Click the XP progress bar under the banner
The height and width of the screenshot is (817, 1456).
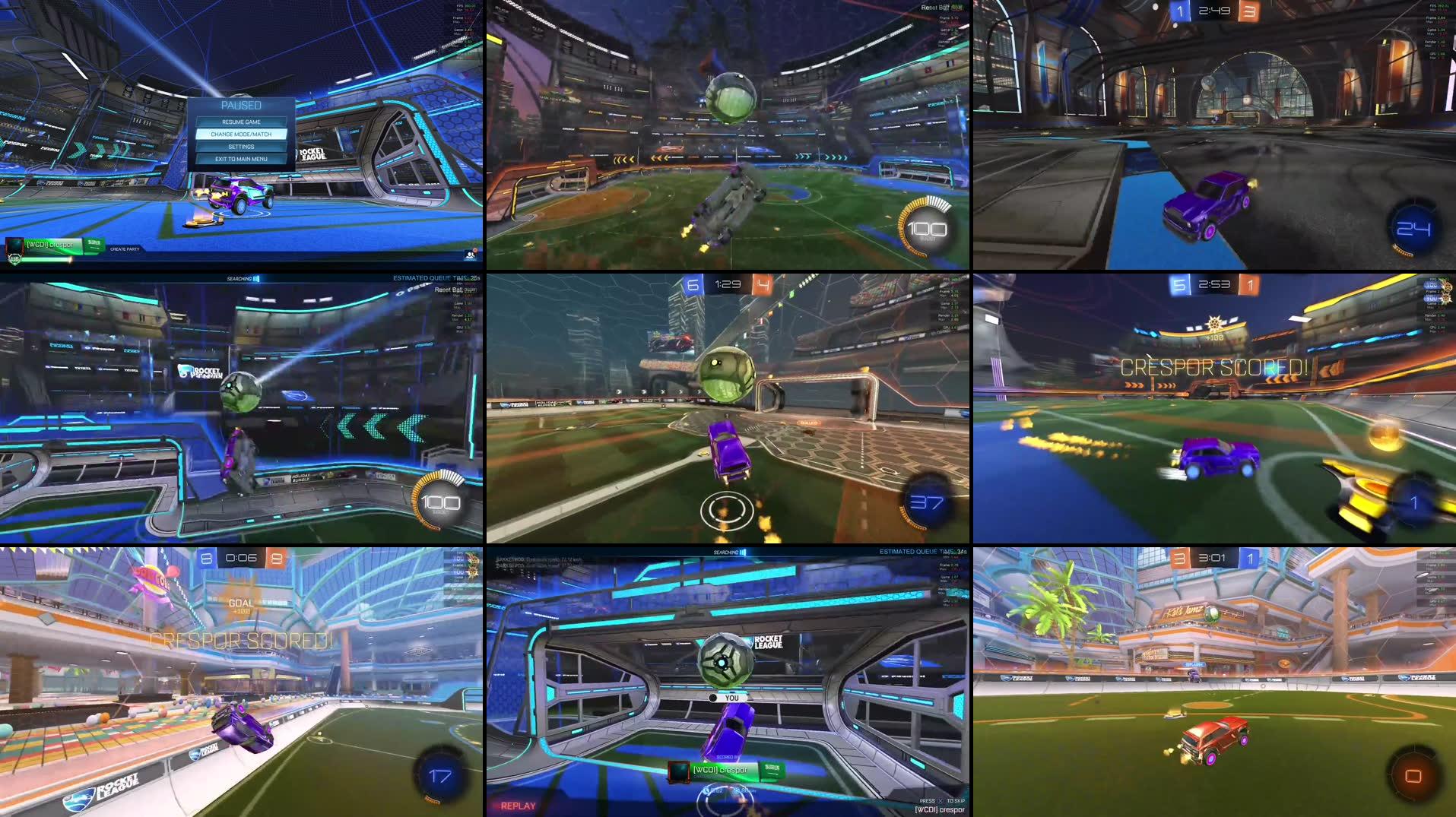pos(46,260)
